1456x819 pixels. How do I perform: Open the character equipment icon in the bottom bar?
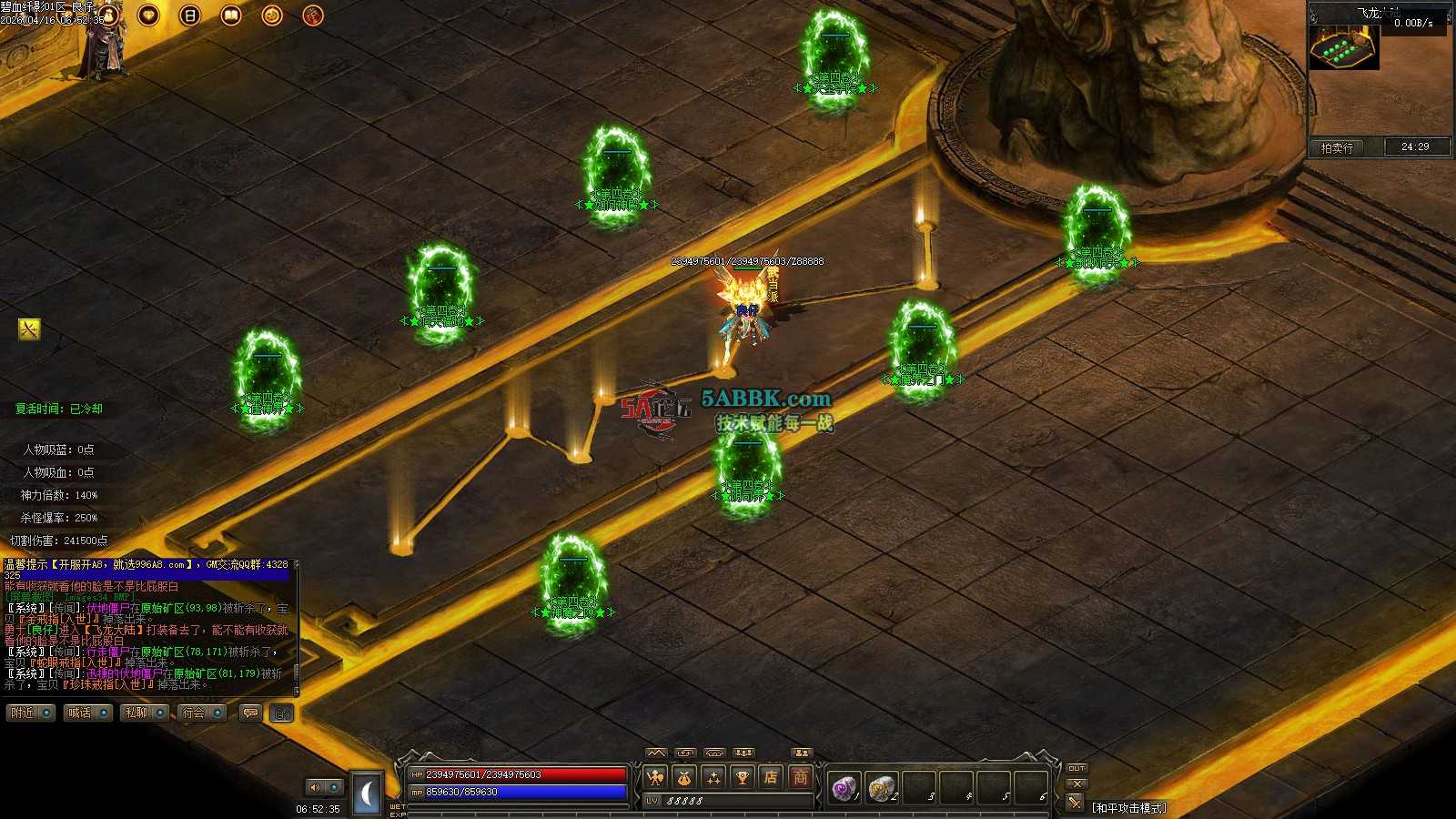(655, 777)
